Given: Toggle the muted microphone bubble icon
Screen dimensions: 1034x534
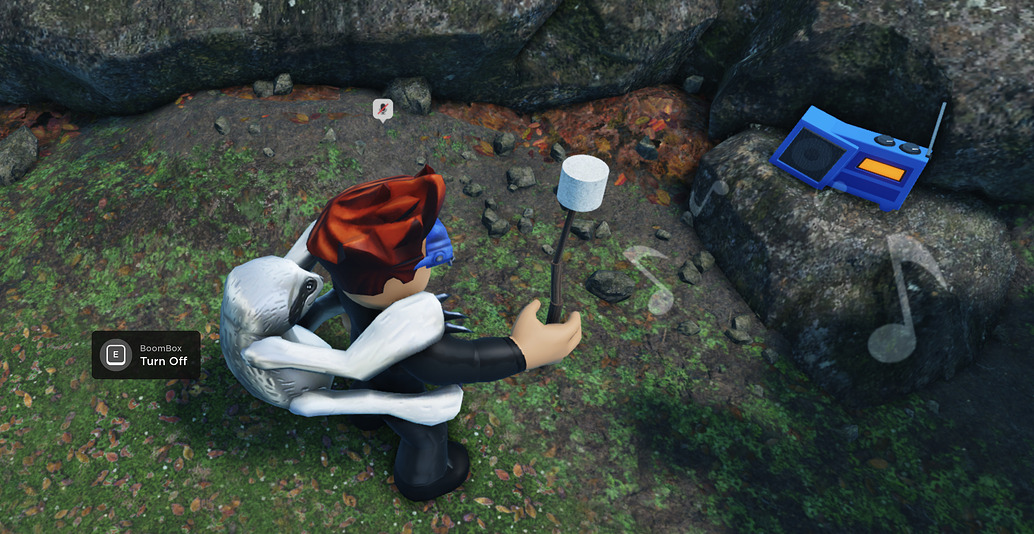Looking at the screenshot, I should 382,109.
